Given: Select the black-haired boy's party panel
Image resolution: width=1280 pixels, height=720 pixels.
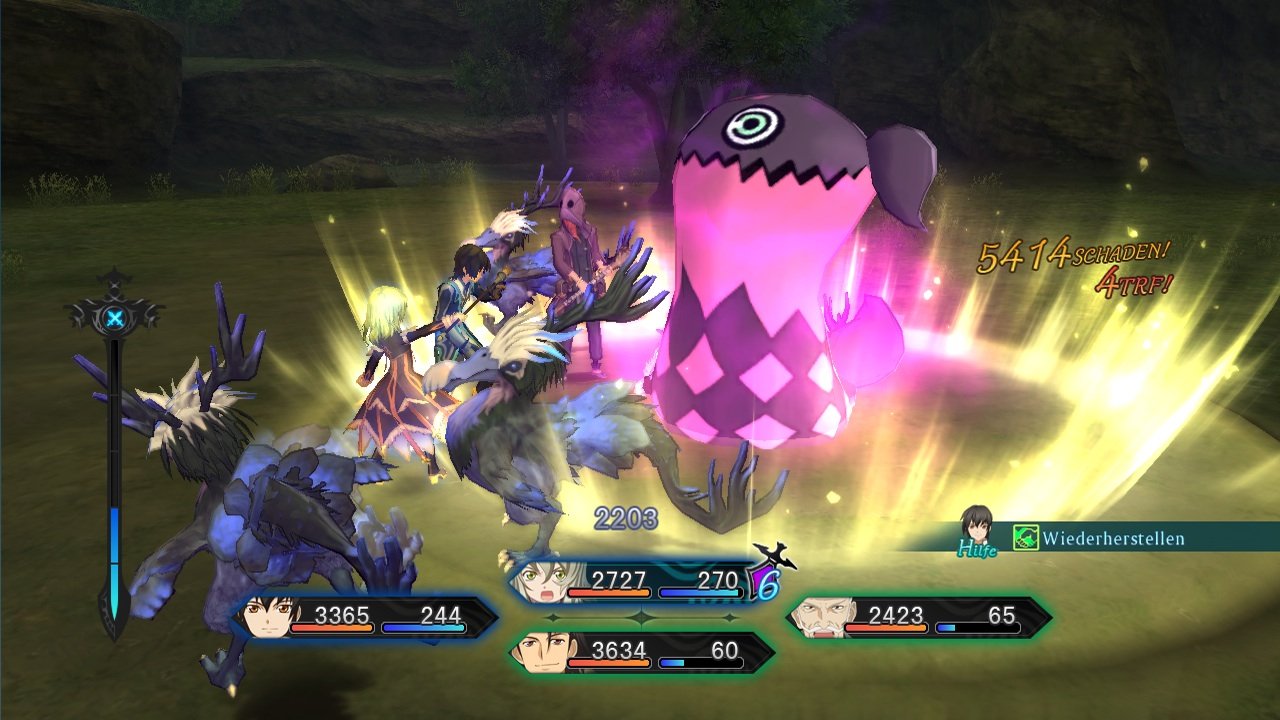Looking at the screenshot, I should click(x=365, y=618).
